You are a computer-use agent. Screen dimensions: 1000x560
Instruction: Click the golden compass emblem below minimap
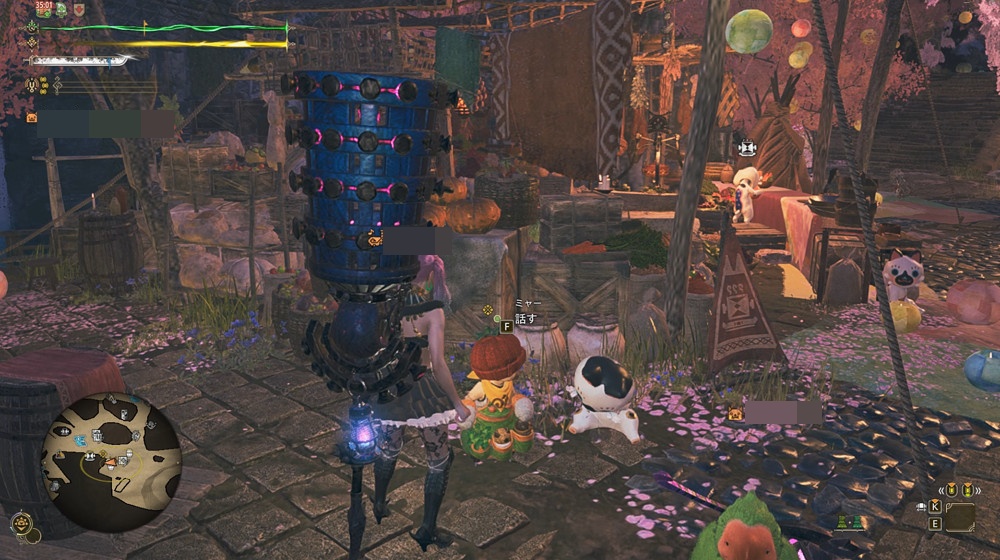(21, 521)
